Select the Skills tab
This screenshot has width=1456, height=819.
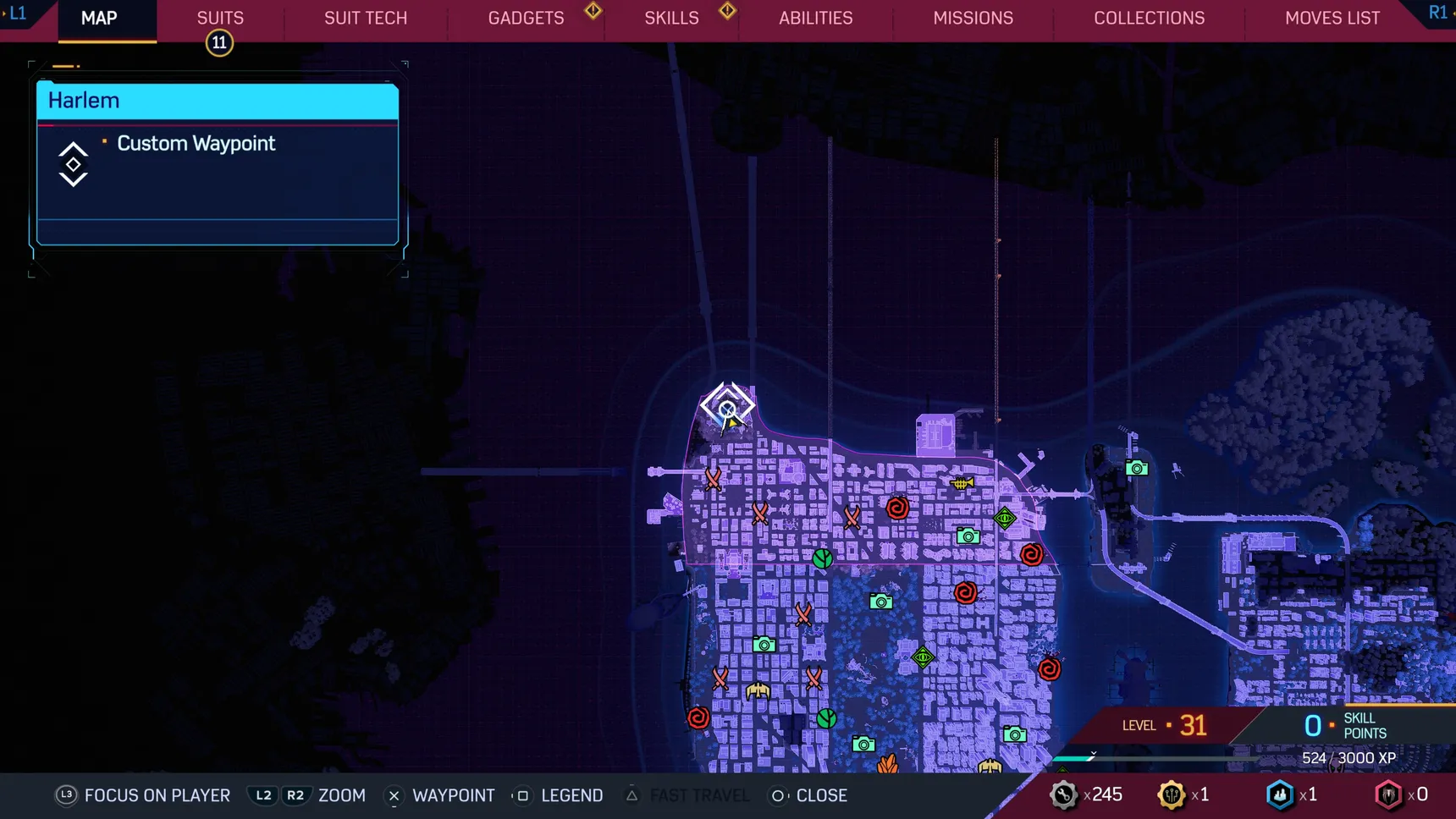pos(671,18)
